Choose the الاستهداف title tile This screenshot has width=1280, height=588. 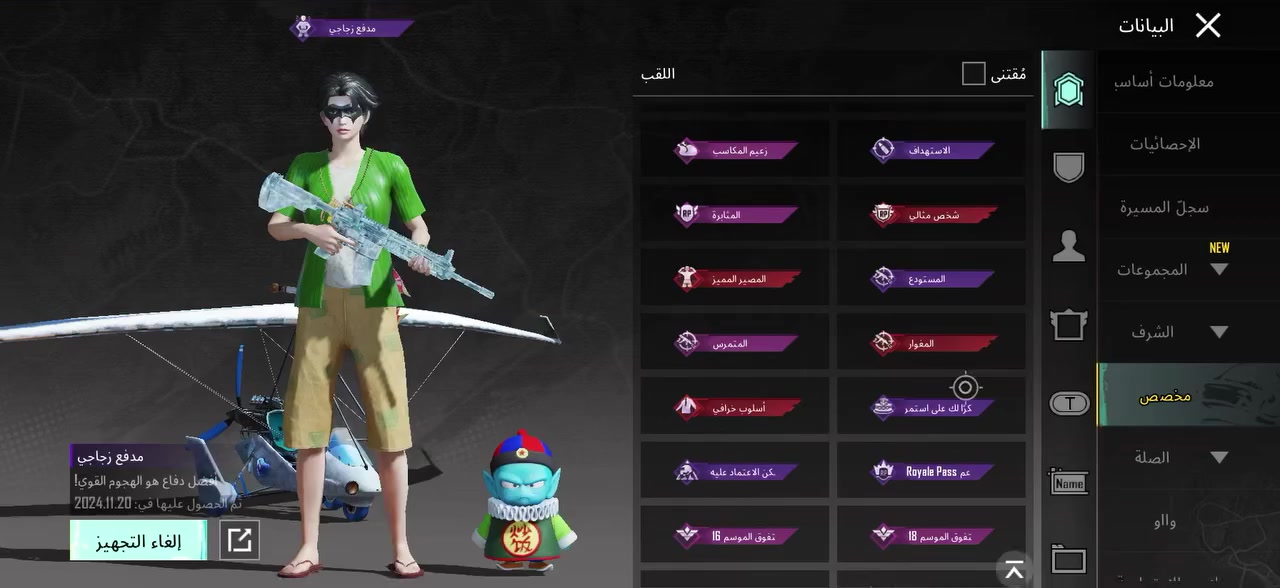pos(932,150)
